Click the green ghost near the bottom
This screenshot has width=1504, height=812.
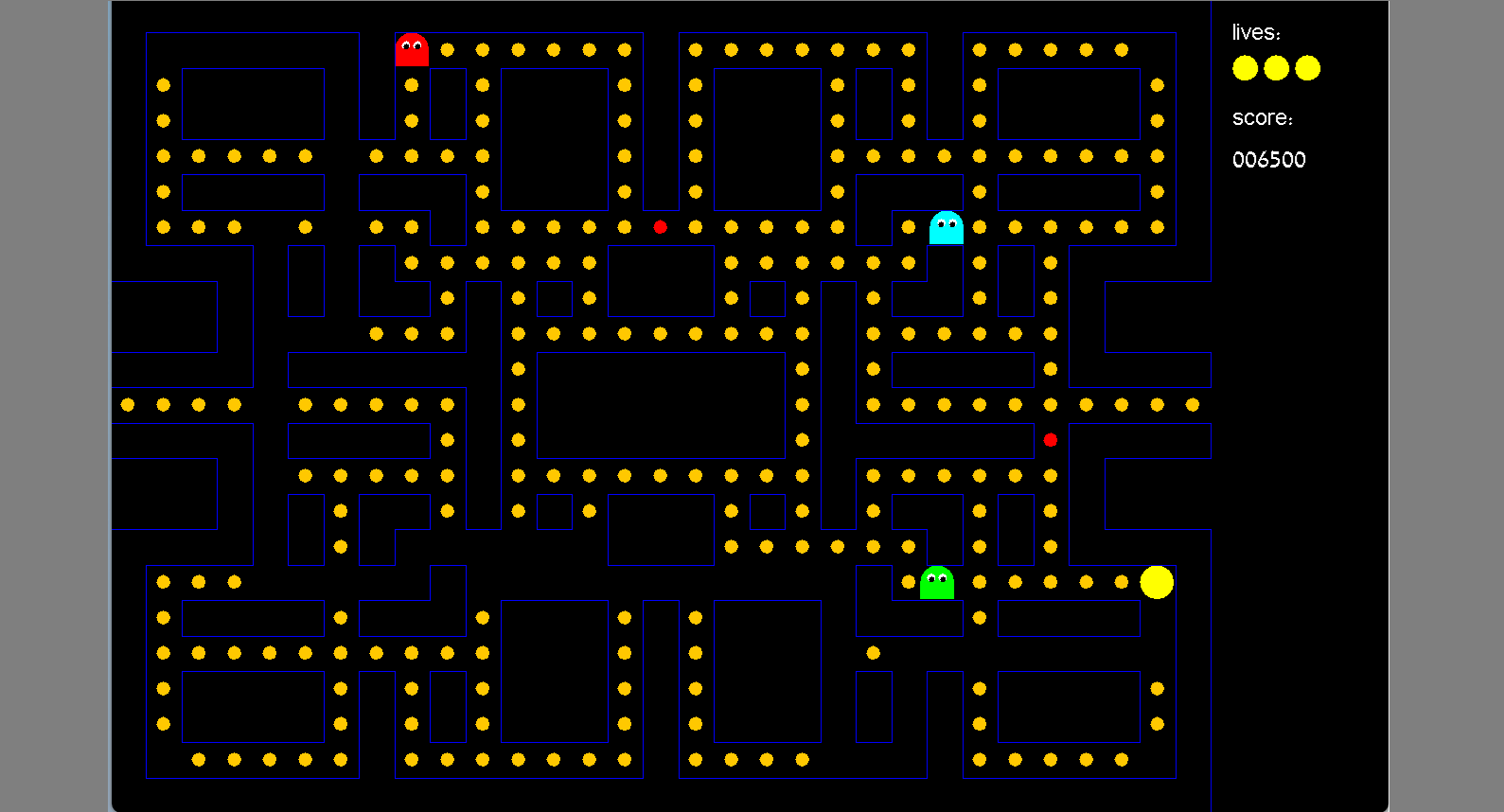pyautogui.click(x=936, y=582)
